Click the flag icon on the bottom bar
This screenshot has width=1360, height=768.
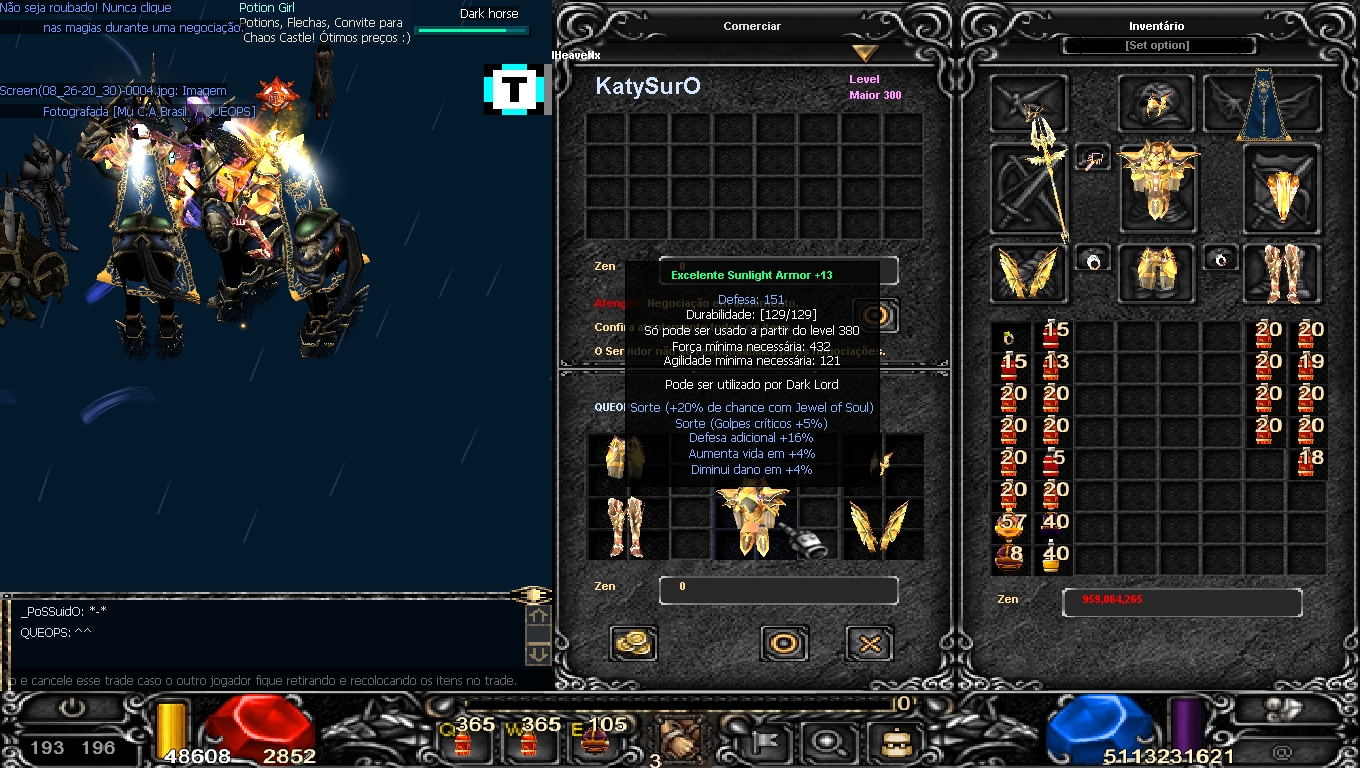[x=772, y=741]
